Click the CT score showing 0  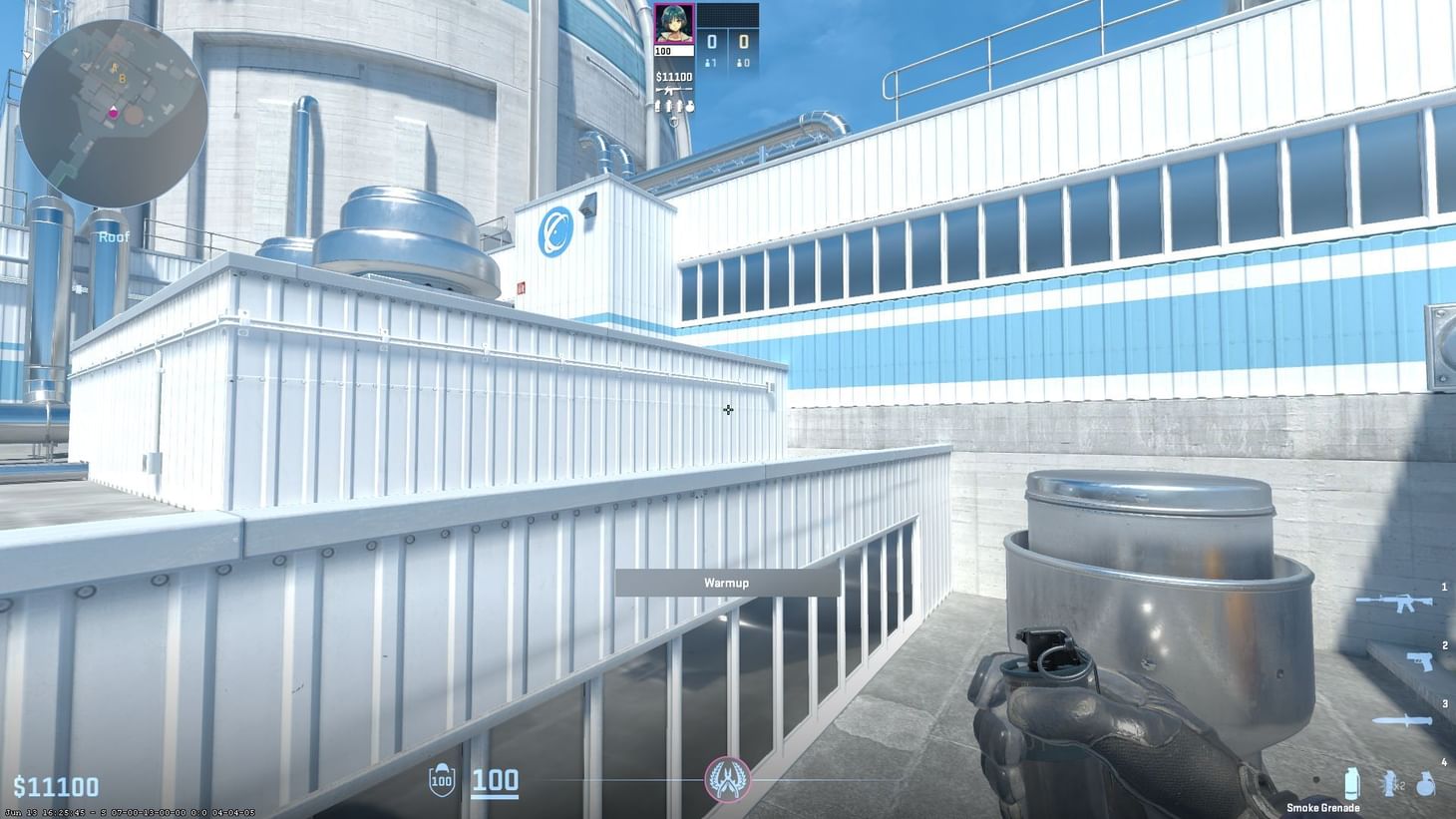[x=710, y=40]
